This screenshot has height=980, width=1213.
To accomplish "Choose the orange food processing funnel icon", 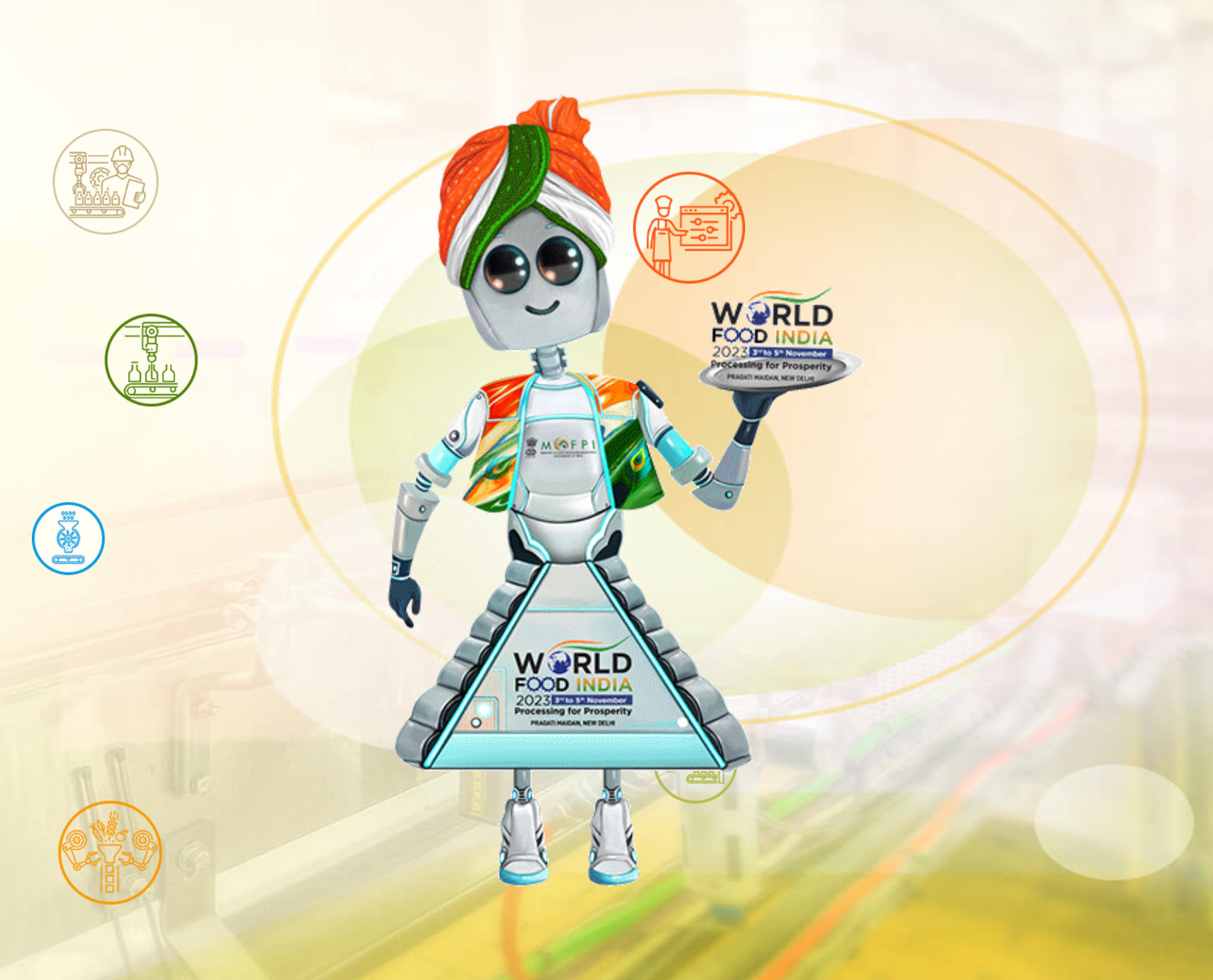I will pyautogui.click(x=110, y=852).
